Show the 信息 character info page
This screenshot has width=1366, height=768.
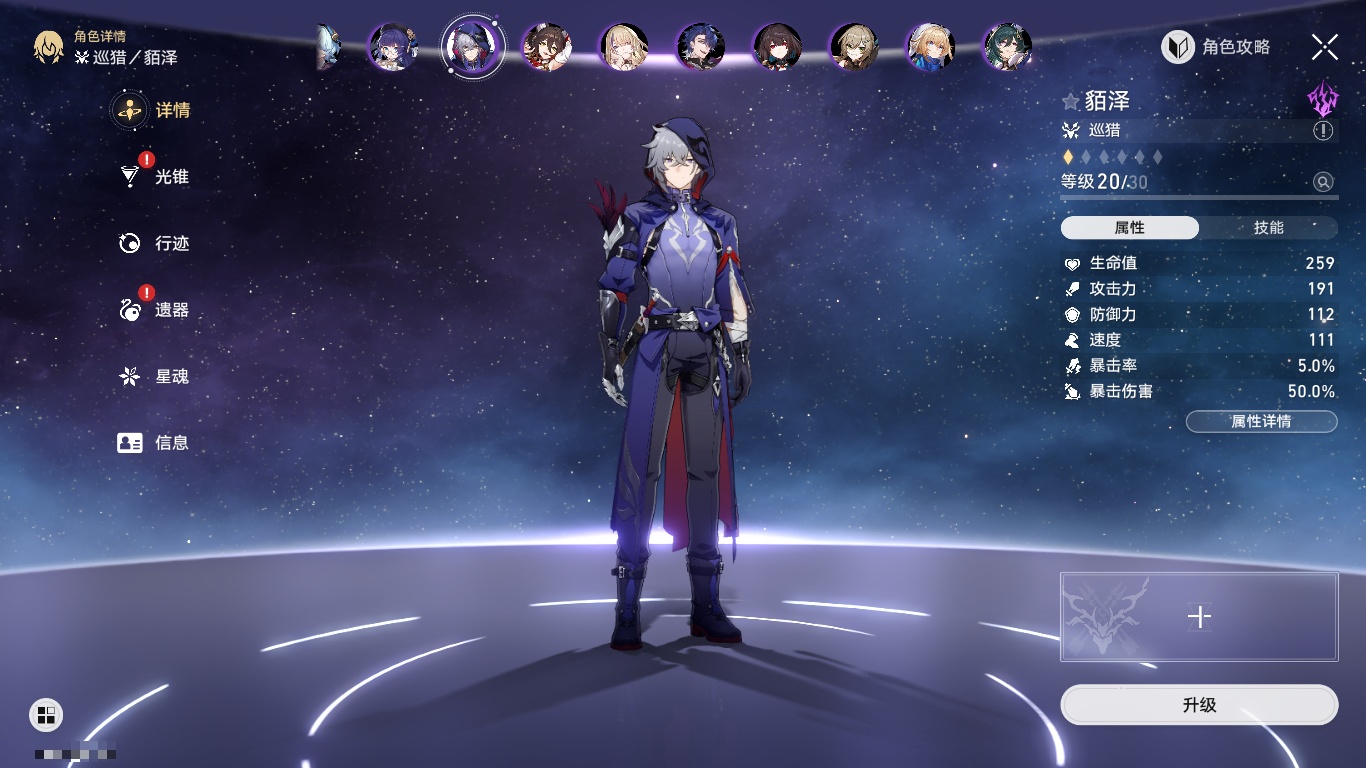(170, 442)
